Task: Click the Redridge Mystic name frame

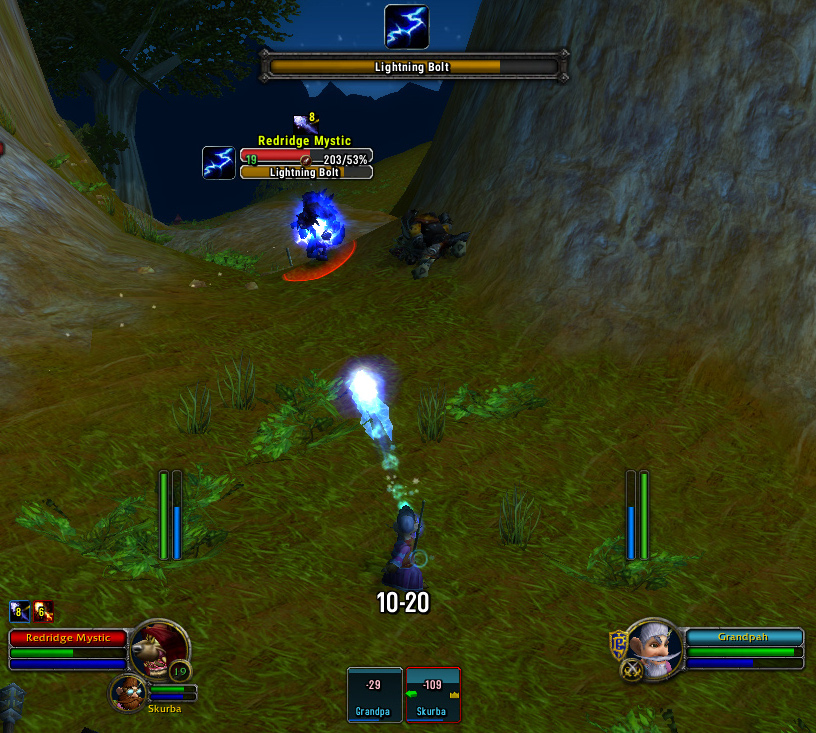Action: (68, 637)
